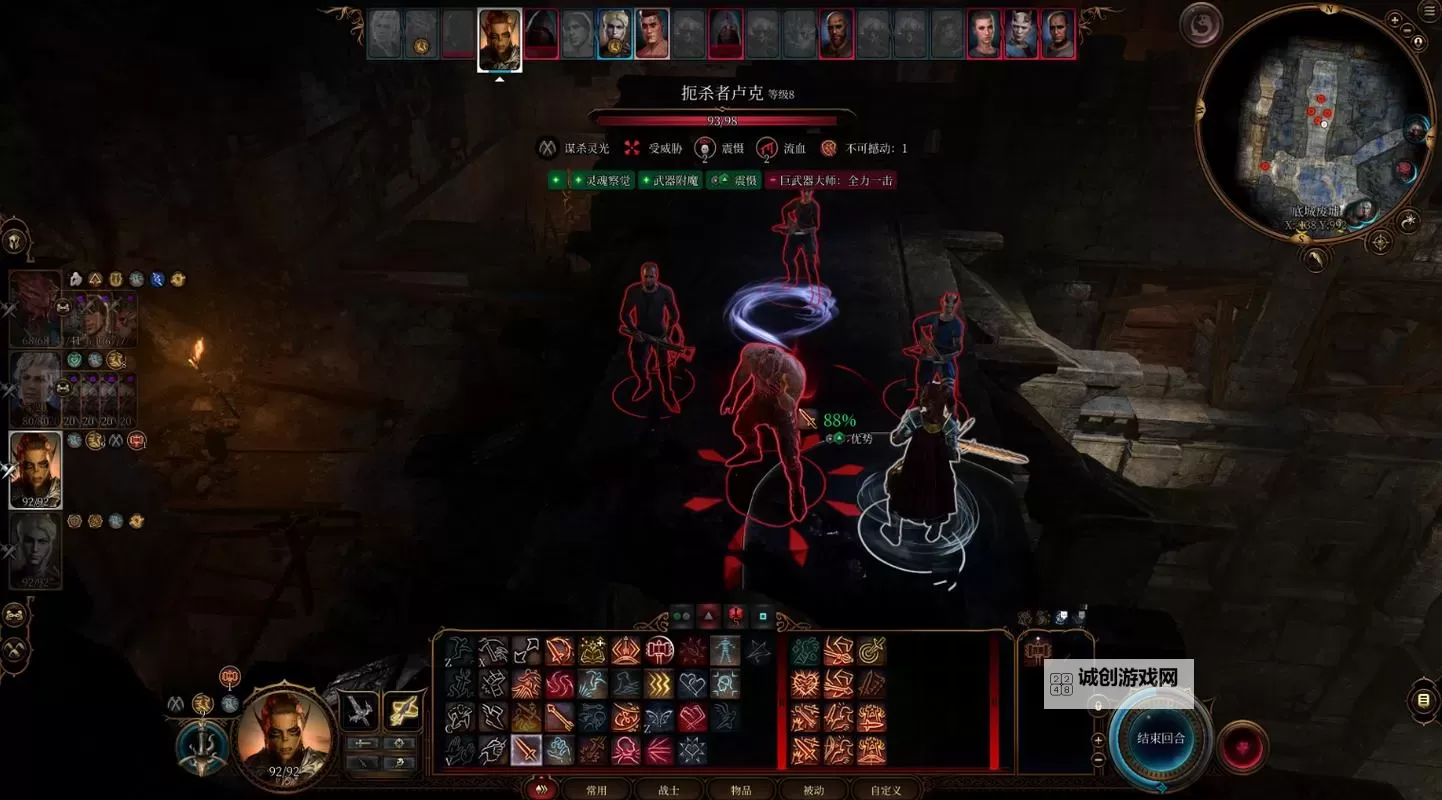The image size is (1442, 800).
Task: Select the melee weapon set slot
Action: [x=359, y=711]
